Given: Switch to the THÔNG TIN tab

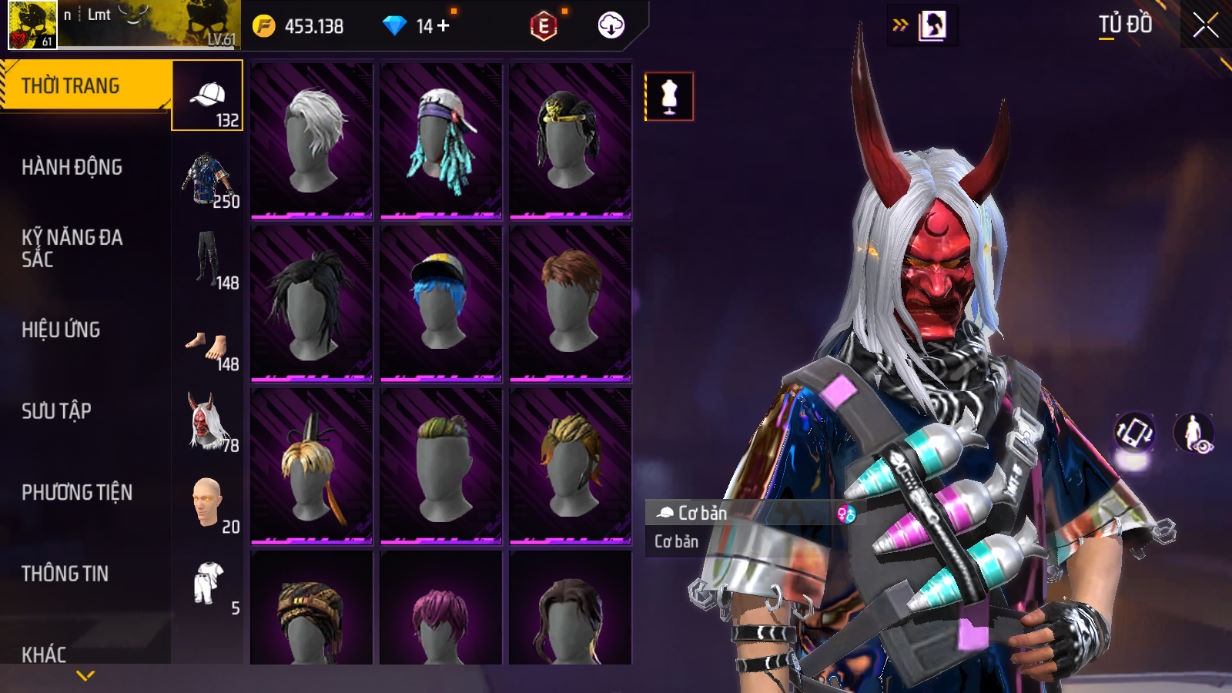Looking at the screenshot, I should click(x=65, y=574).
